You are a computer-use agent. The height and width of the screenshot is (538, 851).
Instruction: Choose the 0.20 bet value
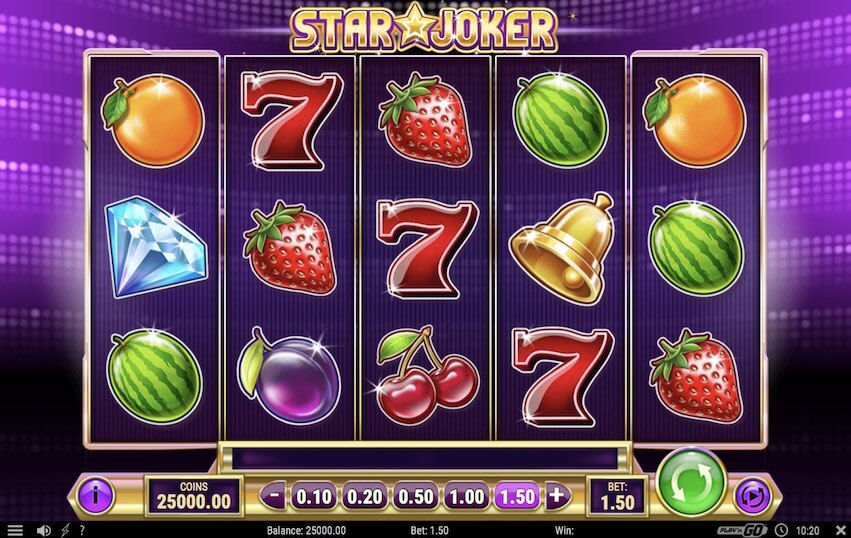point(363,494)
